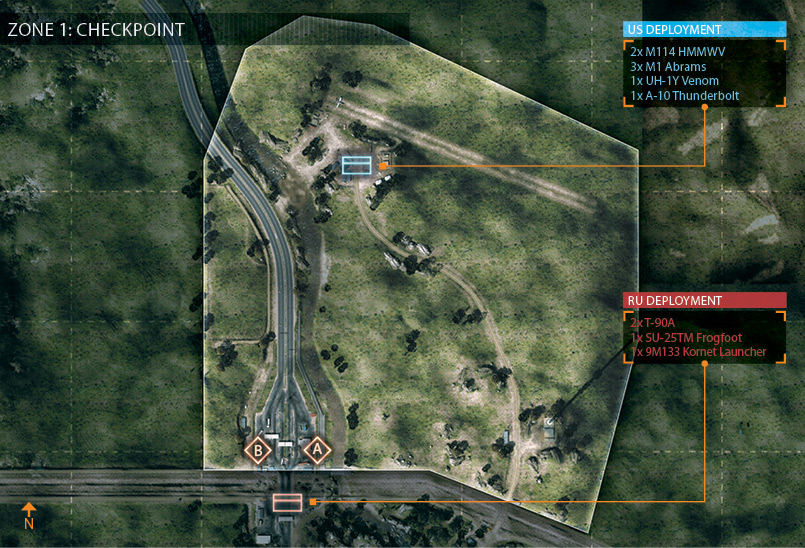Click the blue US base marker on map
Viewport: 805px width, 548px height.
(356, 165)
